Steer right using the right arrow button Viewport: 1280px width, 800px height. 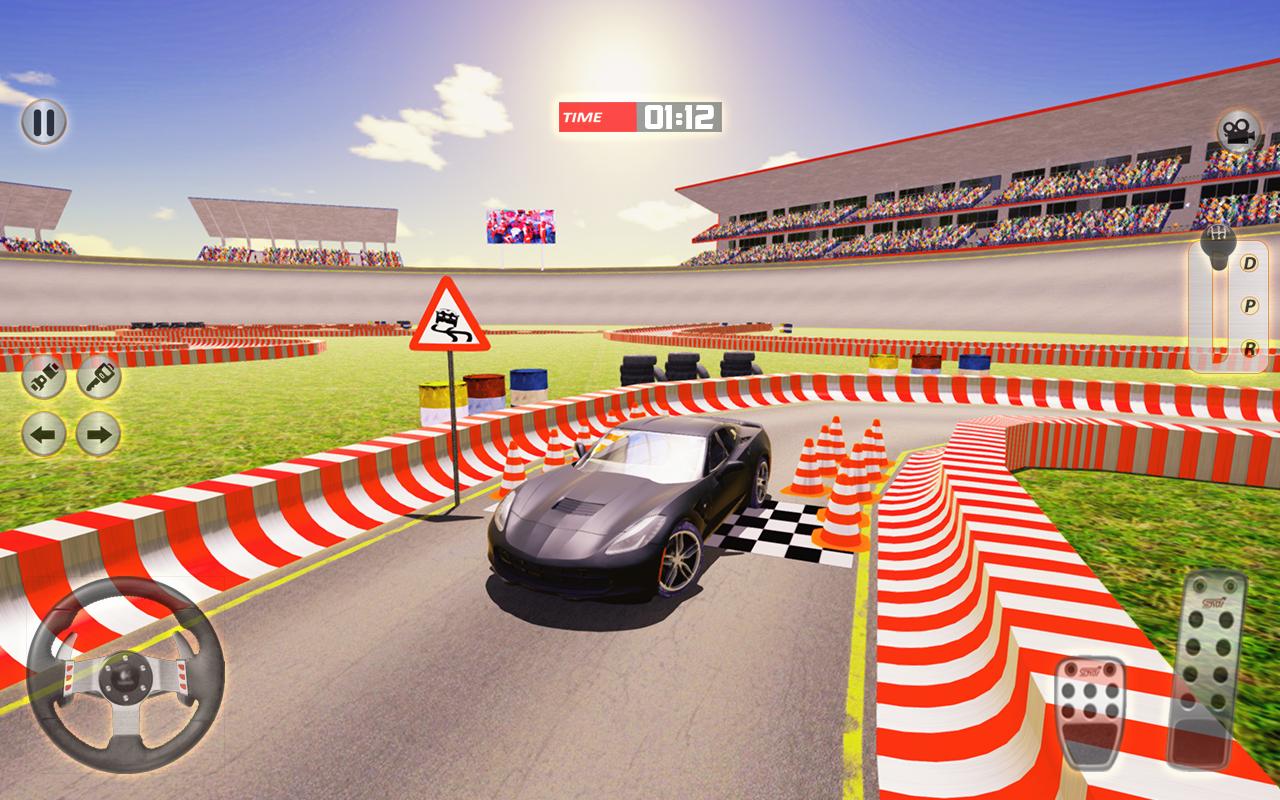point(97,435)
